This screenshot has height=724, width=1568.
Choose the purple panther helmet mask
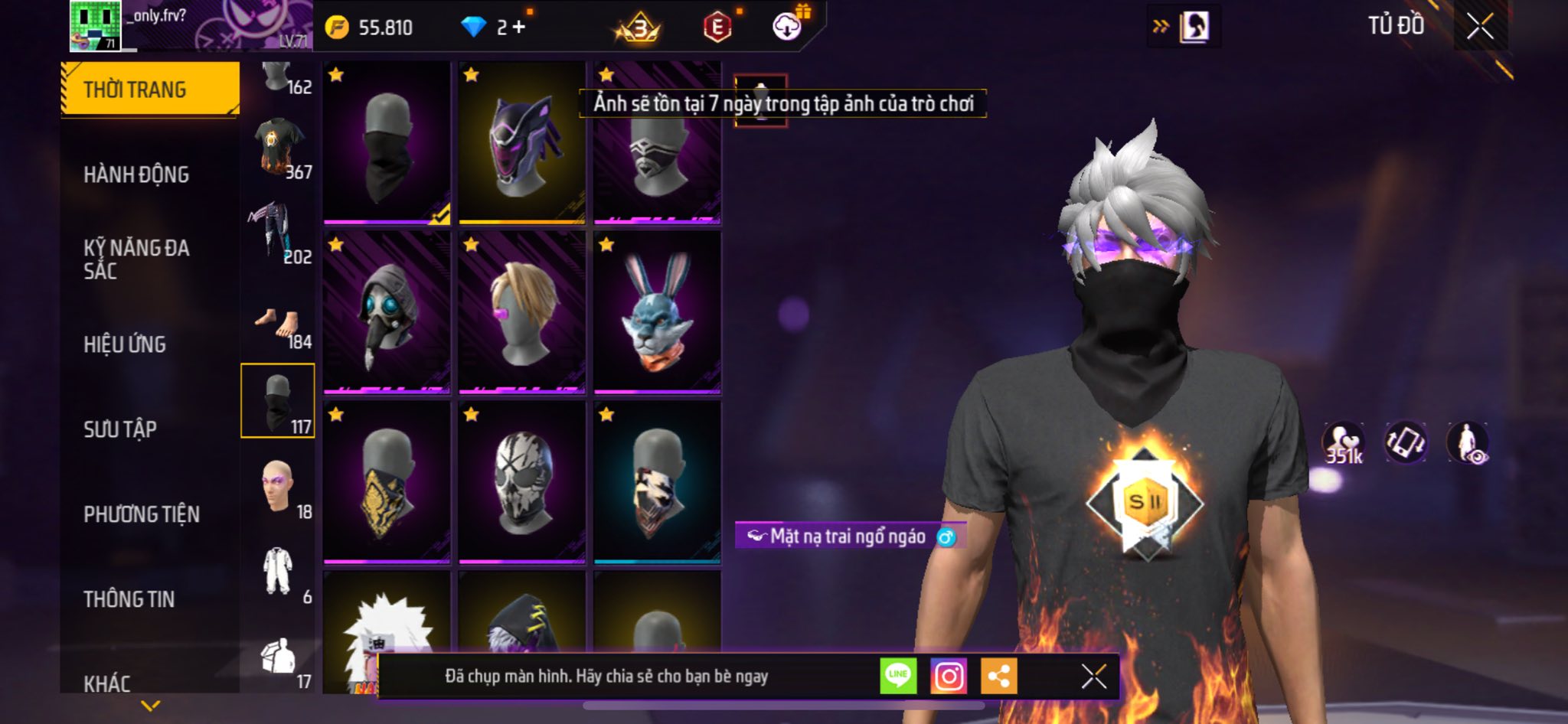pyautogui.click(x=522, y=143)
